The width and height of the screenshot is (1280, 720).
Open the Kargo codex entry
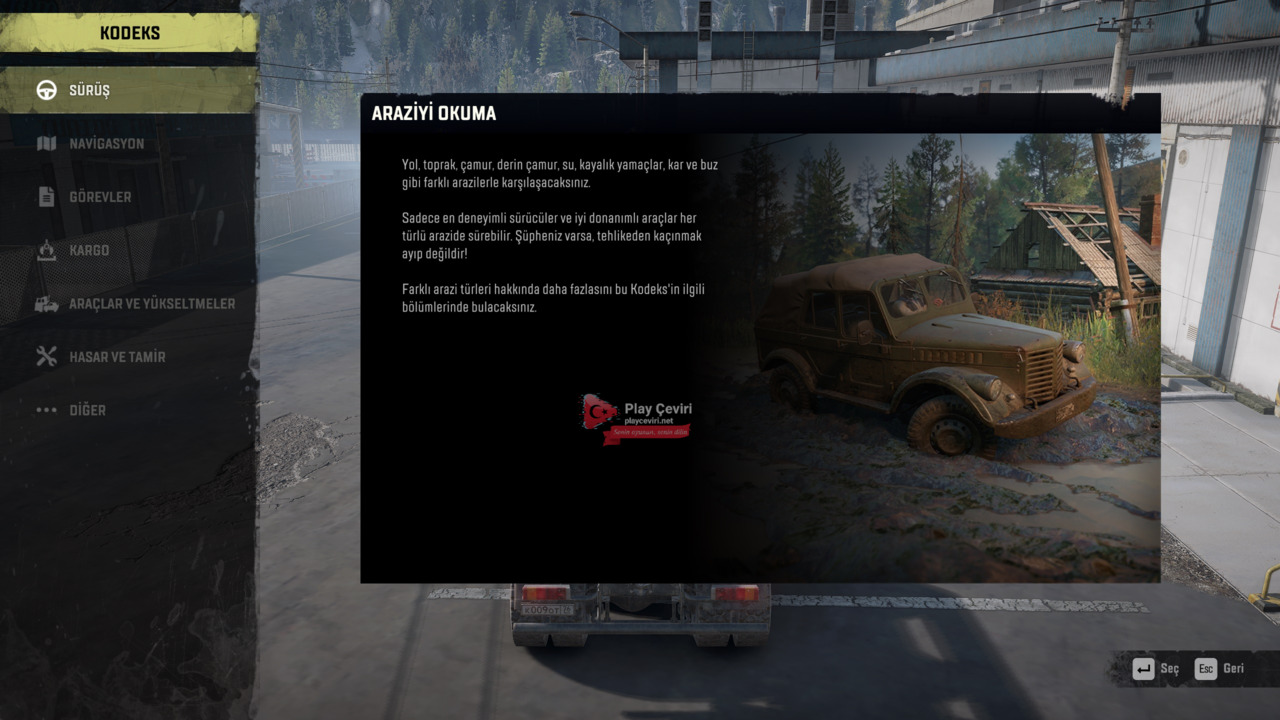pos(89,250)
